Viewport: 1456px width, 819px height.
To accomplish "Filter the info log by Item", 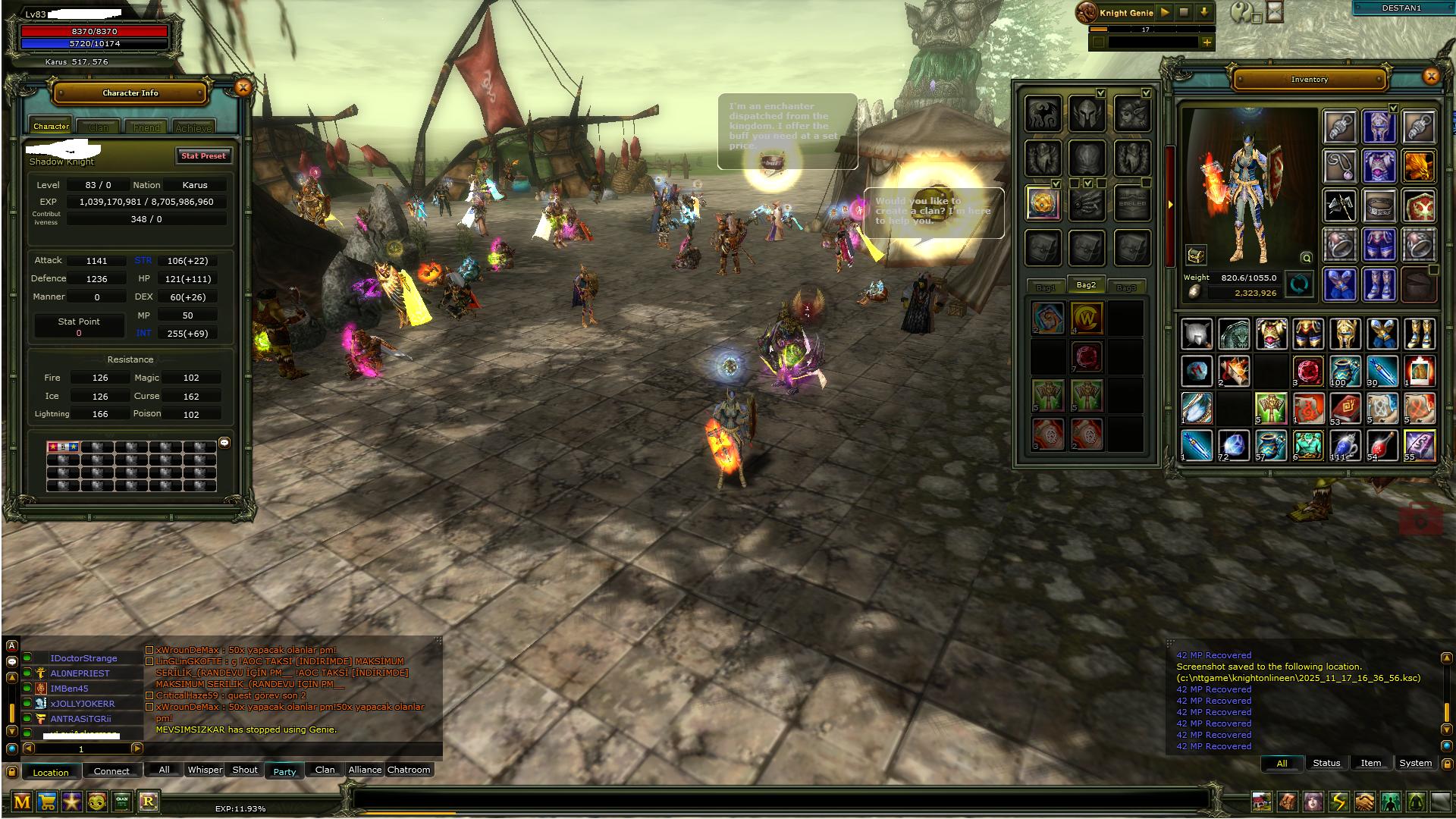I will [x=1370, y=763].
